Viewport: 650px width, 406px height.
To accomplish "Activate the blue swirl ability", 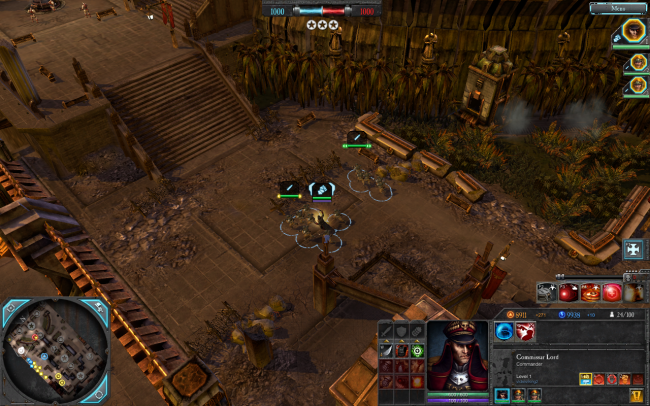I will coord(504,330).
